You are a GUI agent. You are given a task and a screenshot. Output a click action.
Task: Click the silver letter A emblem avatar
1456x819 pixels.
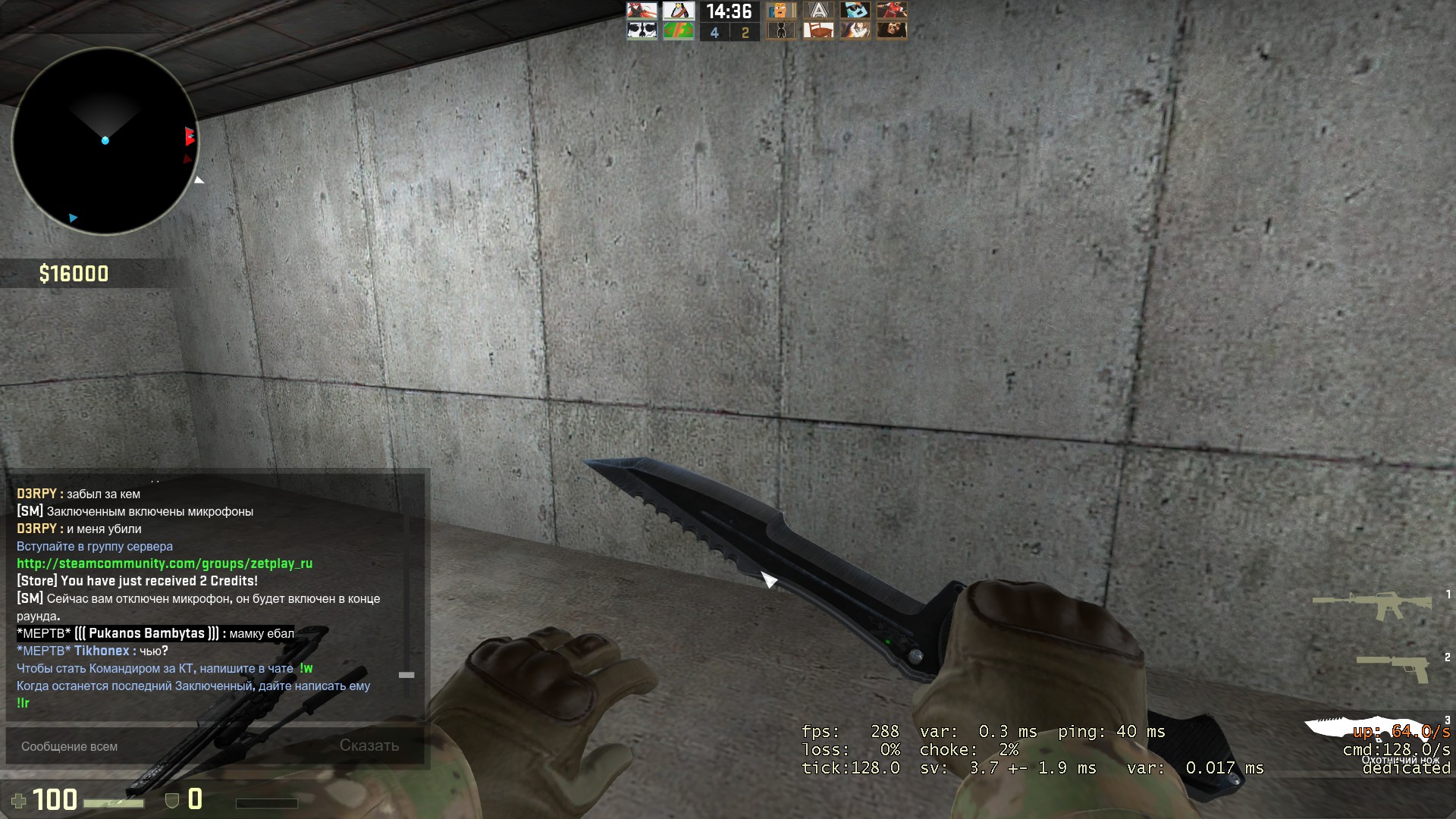(x=818, y=11)
